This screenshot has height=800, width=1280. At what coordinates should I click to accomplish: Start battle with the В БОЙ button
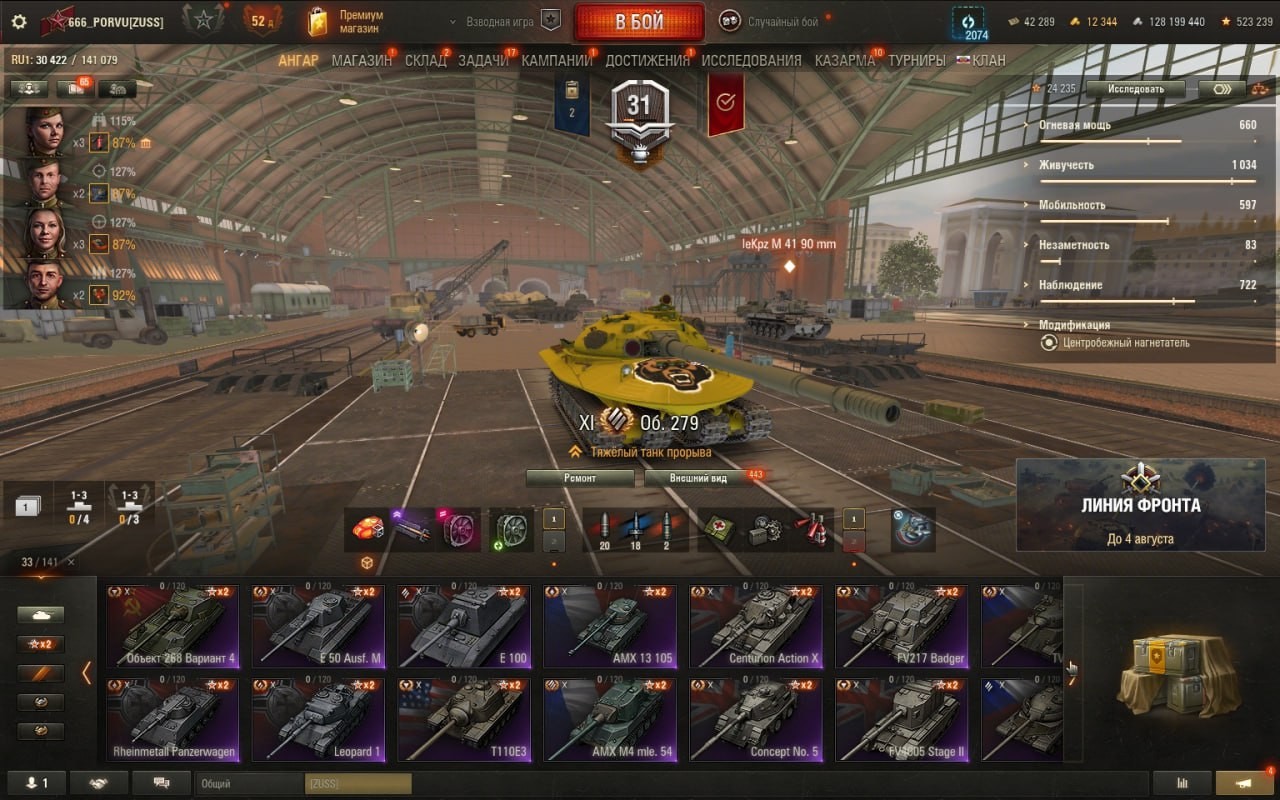click(638, 22)
